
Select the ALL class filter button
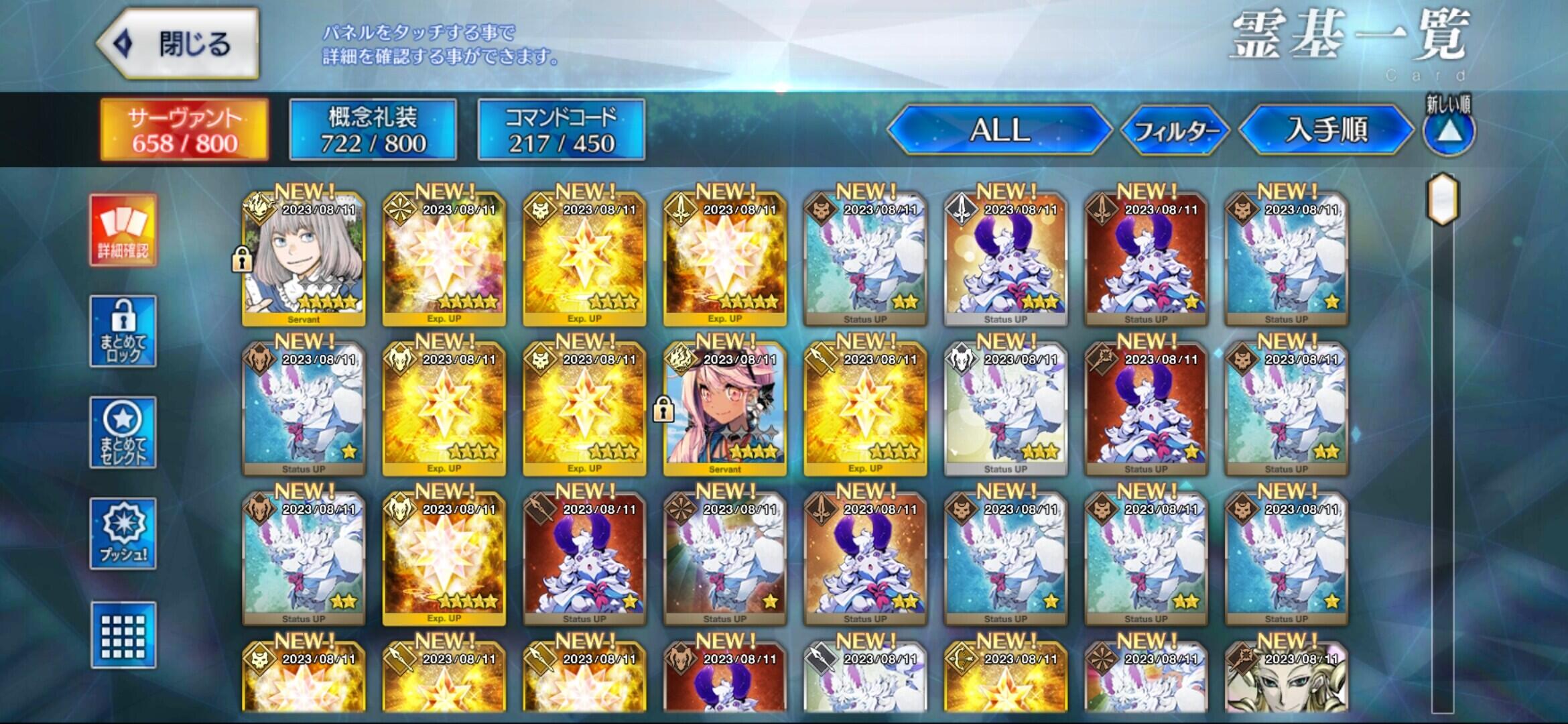tap(999, 130)
